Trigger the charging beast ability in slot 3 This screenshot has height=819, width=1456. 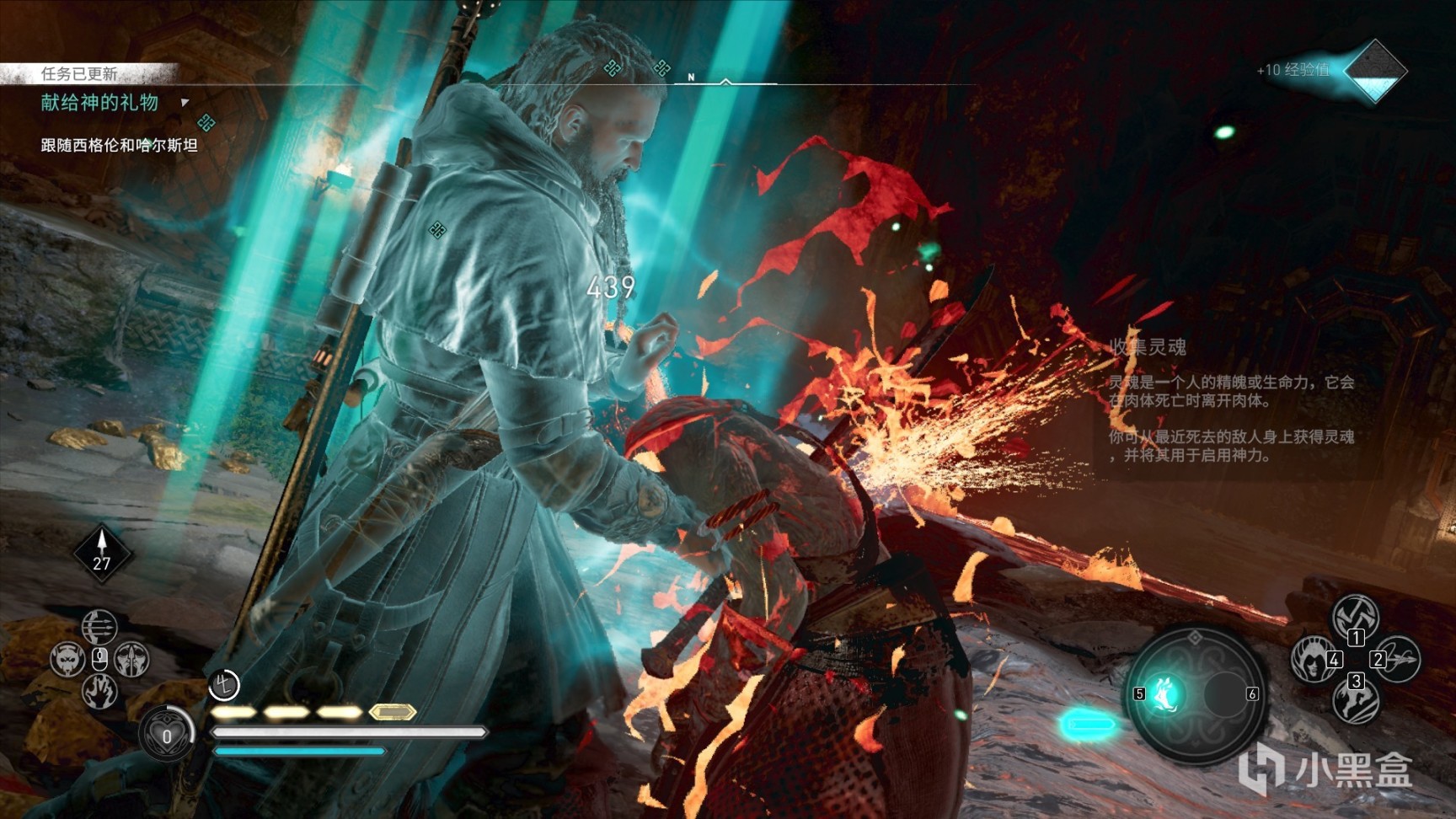point(1355,700)
